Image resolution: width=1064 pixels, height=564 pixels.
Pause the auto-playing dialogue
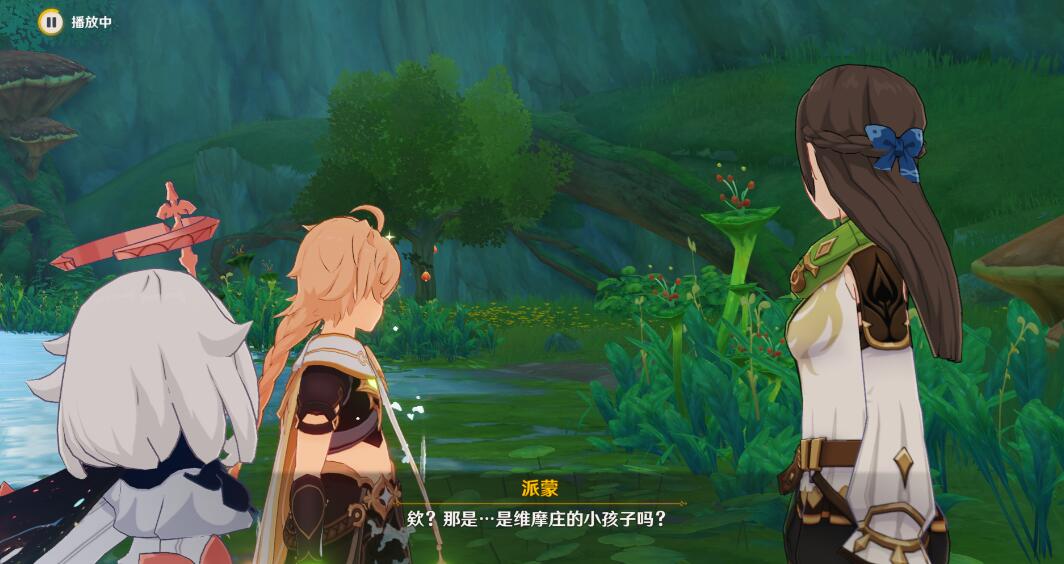pos(50,21)
